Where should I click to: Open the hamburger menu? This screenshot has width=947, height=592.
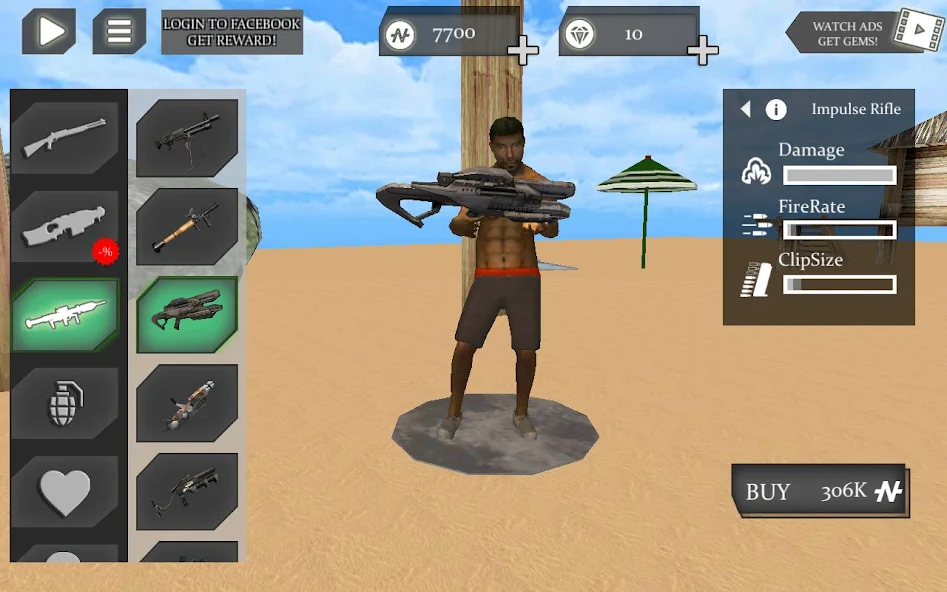point(119,31)
